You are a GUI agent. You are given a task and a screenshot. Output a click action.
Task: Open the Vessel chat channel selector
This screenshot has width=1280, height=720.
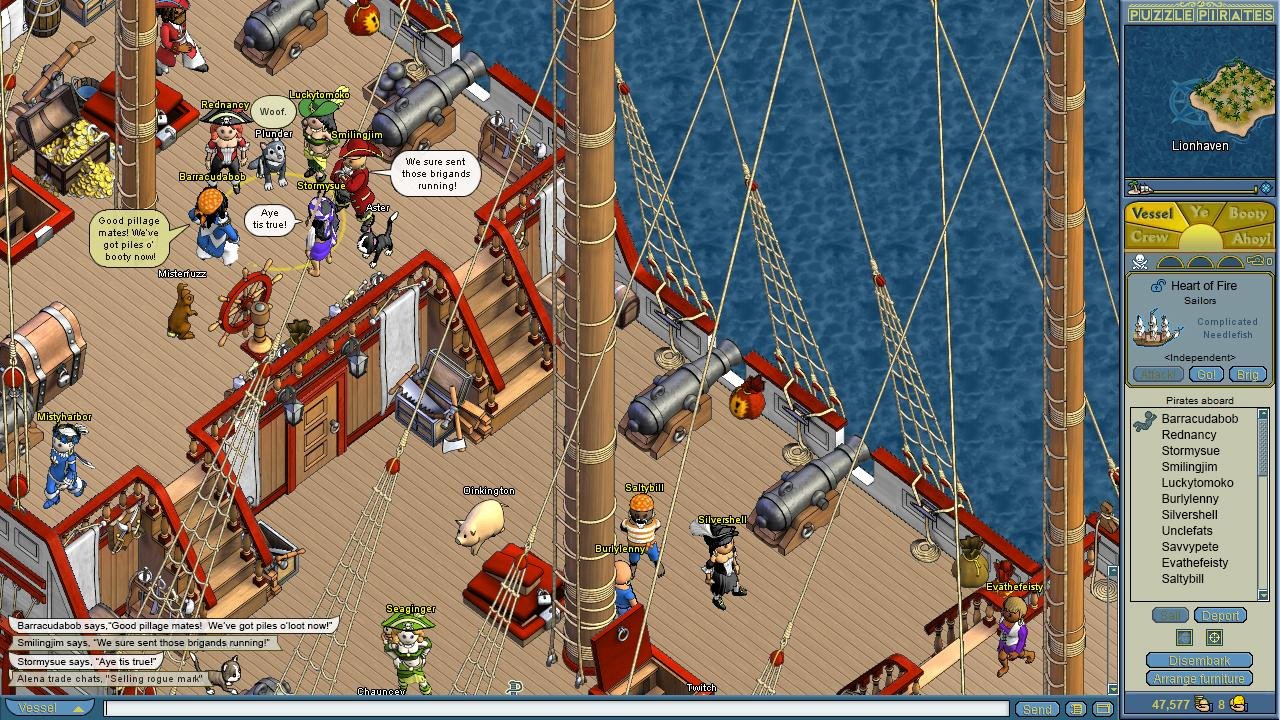pos(50,708)
